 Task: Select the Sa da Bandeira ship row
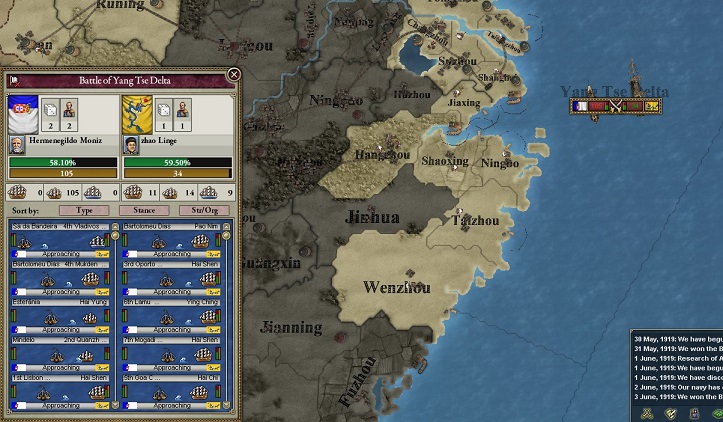[60, 242]
